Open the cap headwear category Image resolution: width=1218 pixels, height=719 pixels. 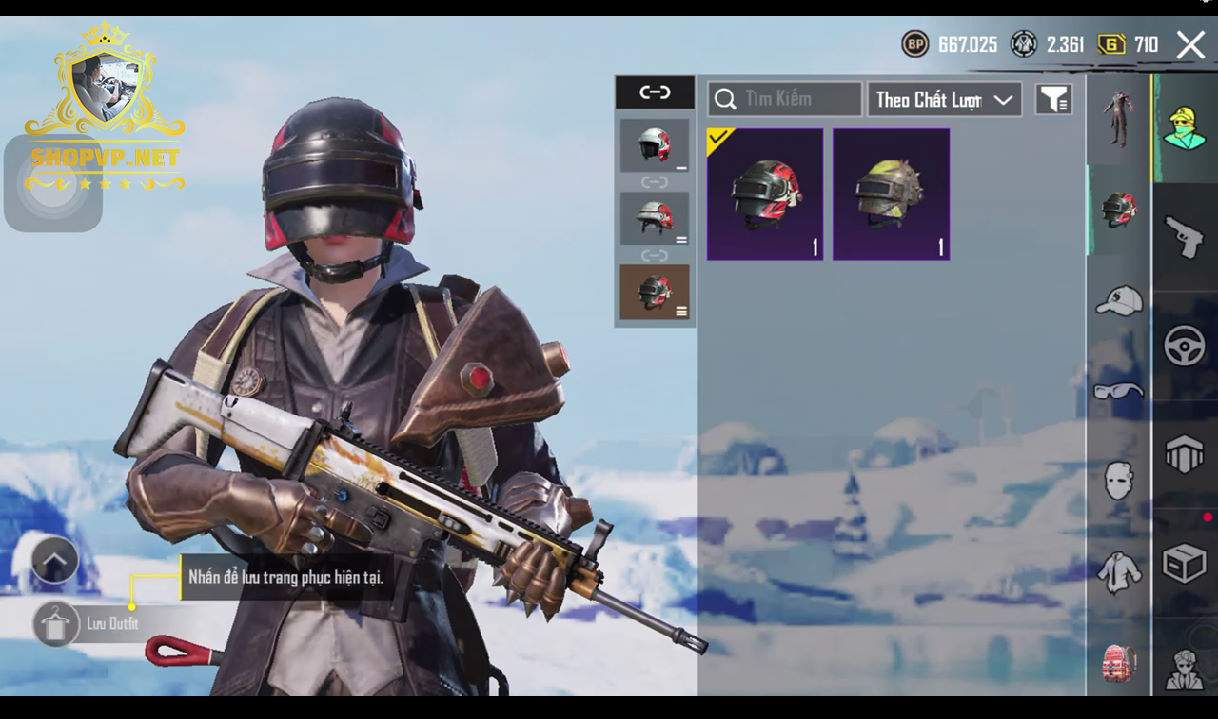click(1118, 300)
